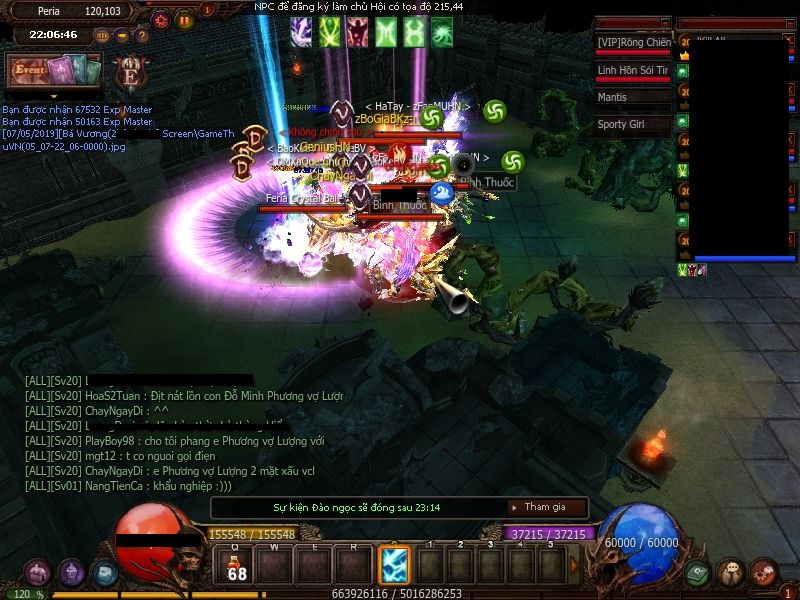Open the gear settings icon near pause

[161, 19]
